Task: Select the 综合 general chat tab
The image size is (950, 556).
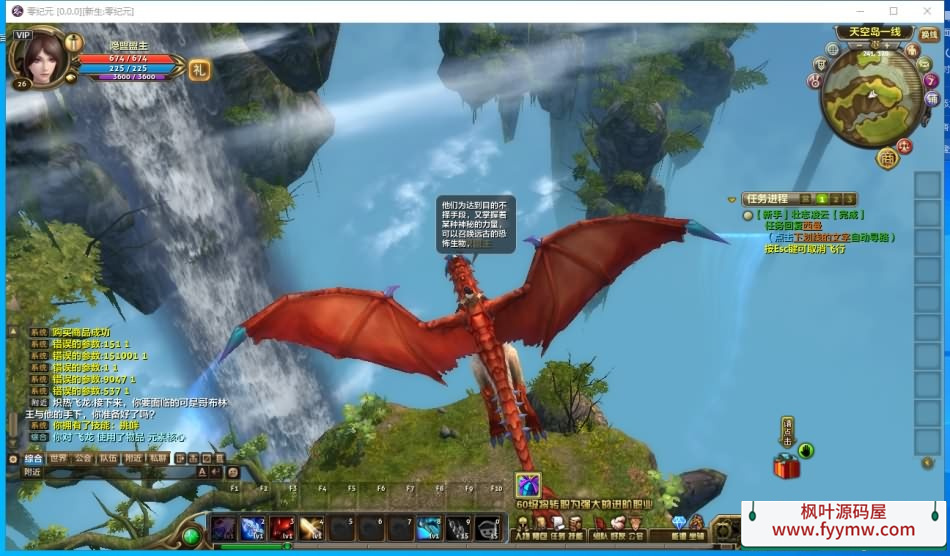Action: click(x=33, y=458)
